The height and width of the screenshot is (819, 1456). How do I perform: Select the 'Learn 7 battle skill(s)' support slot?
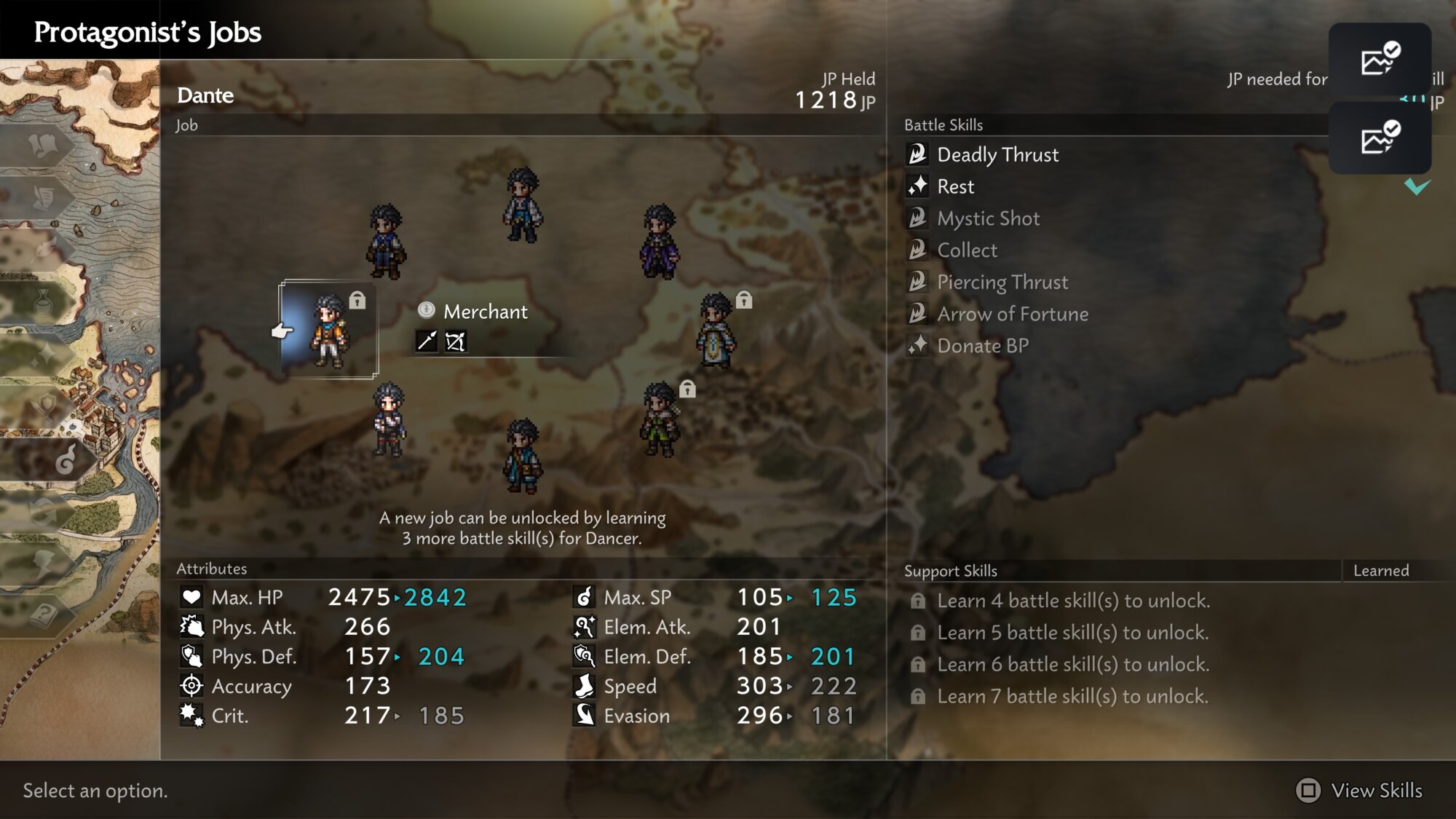point(1072,697)
